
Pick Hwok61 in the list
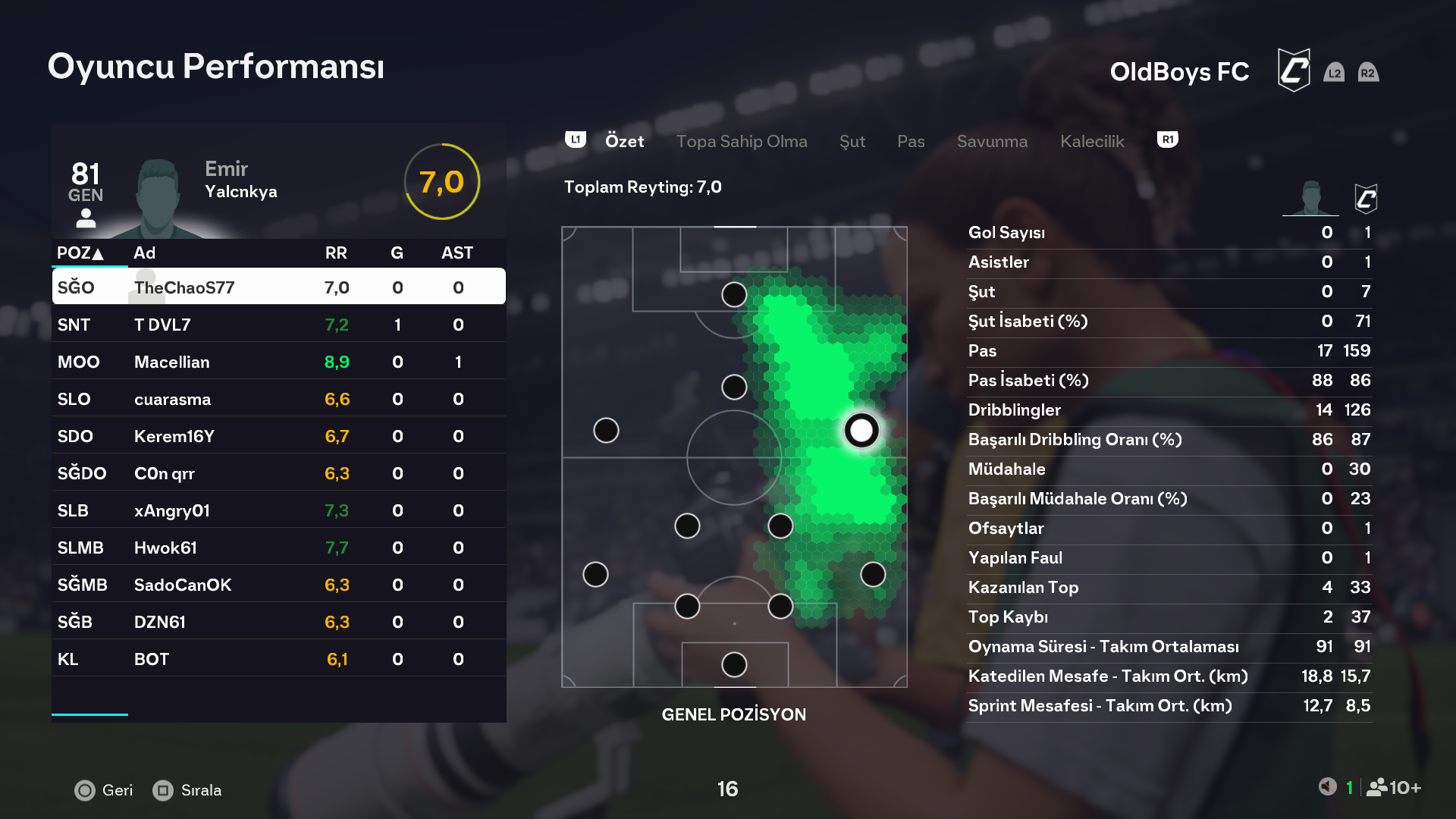point(278,548)
